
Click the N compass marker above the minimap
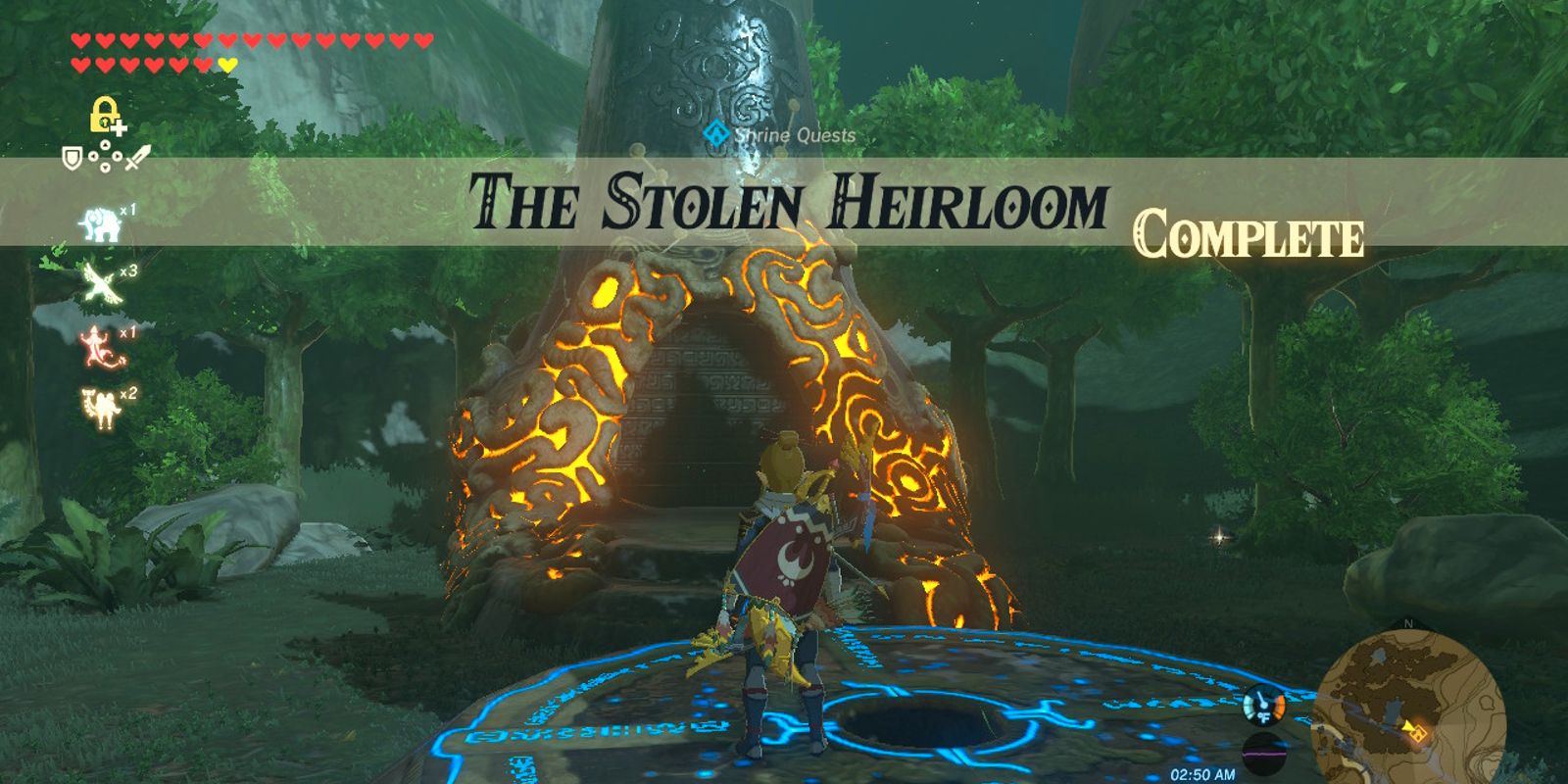coord(1407,623)
